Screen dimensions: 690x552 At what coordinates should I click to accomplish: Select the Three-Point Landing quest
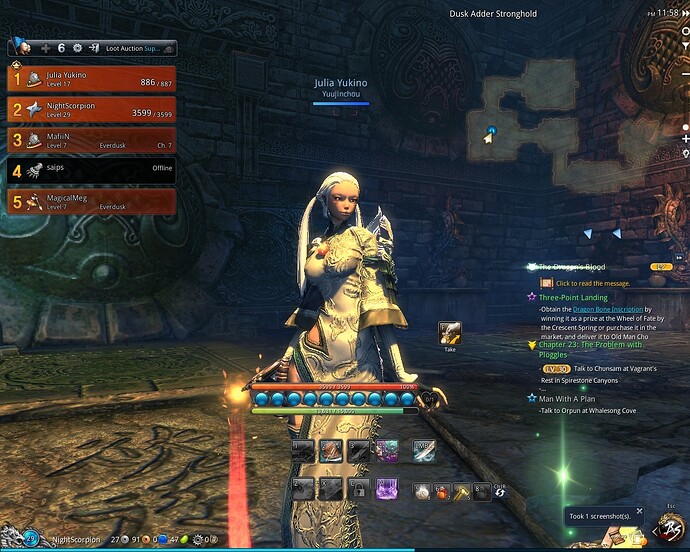pyautogui.click(x=573, y=297)
